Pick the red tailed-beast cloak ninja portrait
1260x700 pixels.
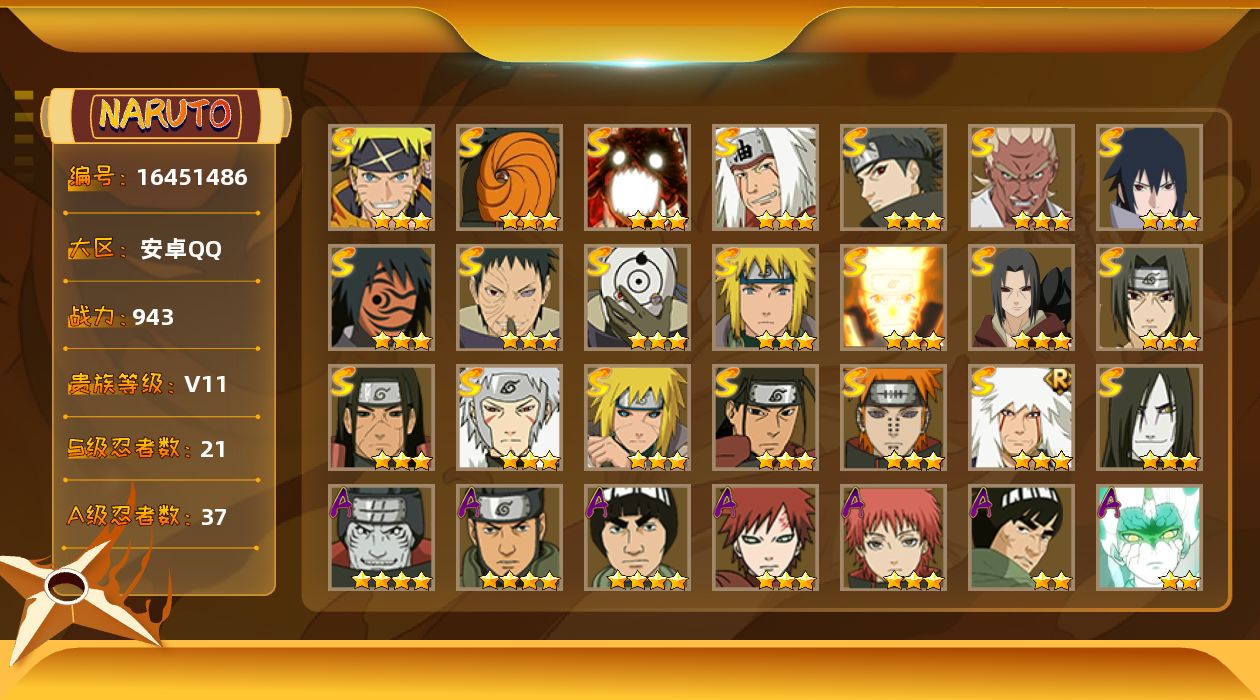tap(637, 177)
